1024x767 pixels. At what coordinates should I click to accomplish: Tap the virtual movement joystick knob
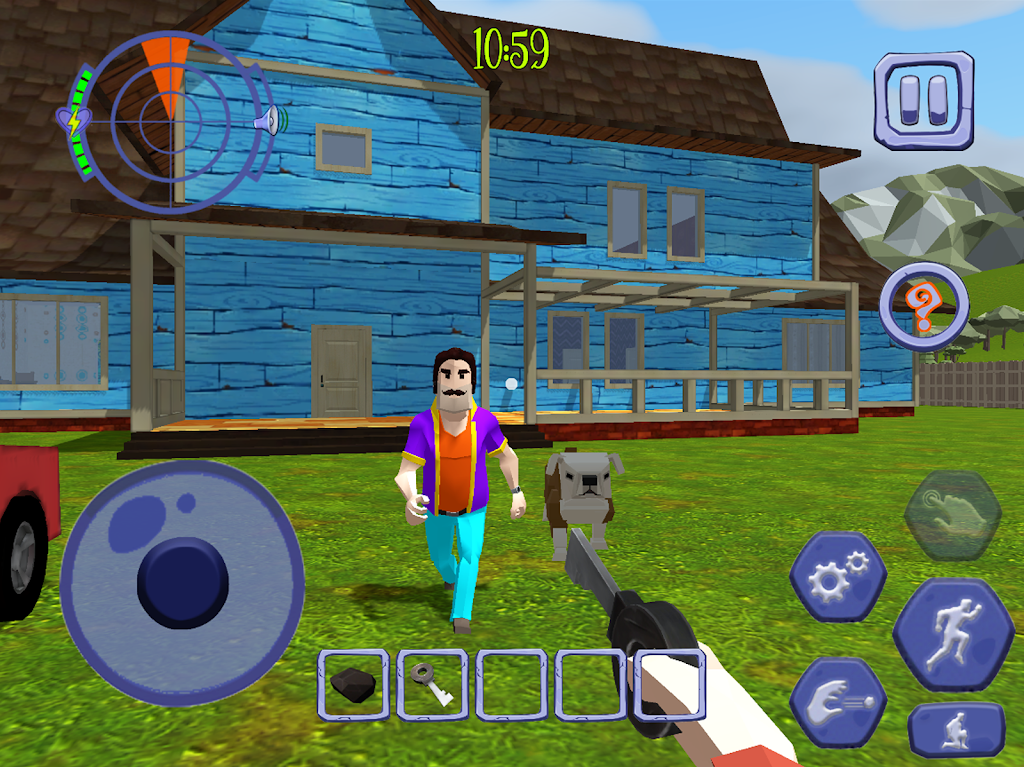click(x=182, y=583)
